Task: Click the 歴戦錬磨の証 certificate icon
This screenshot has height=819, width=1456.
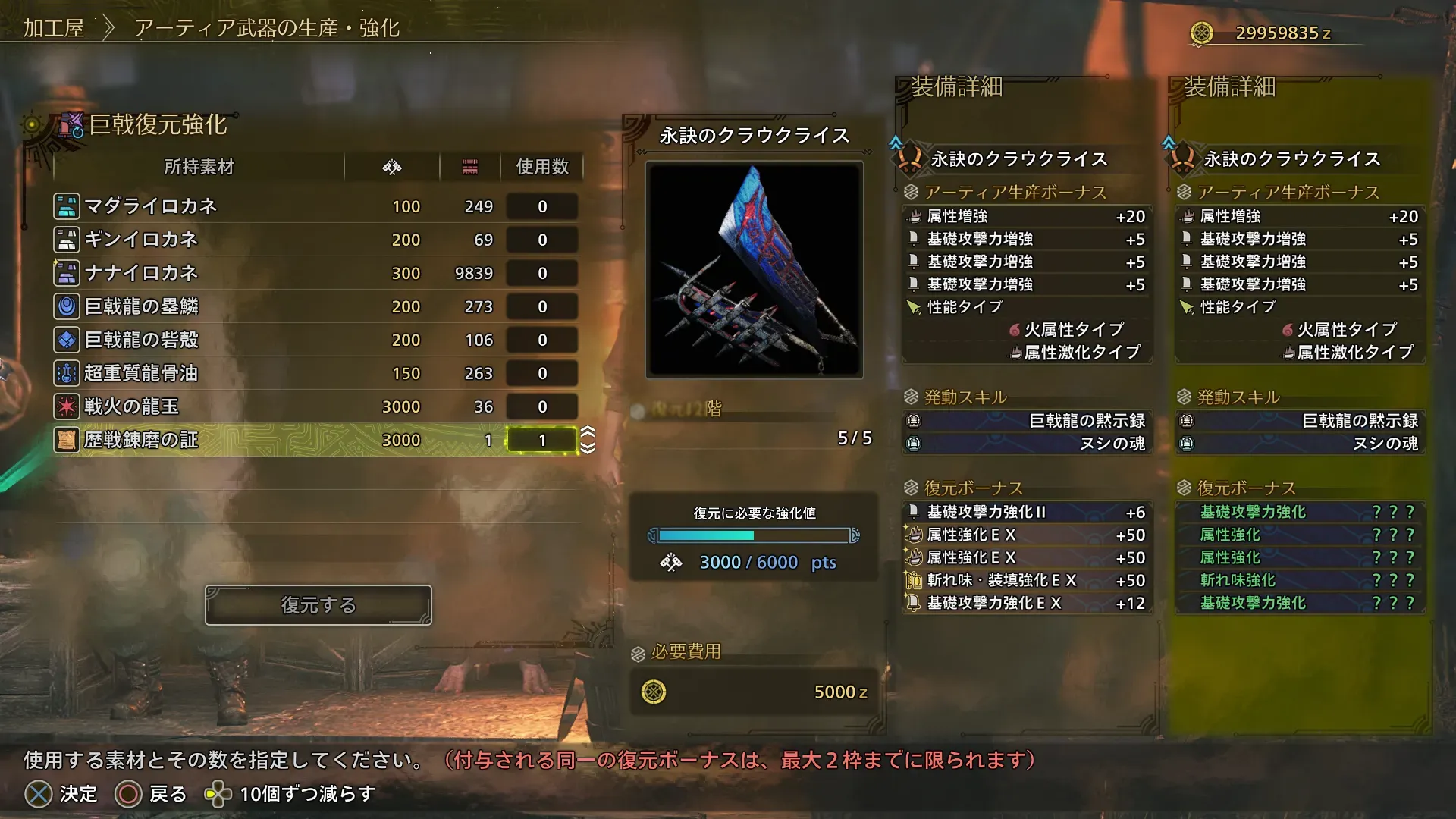Action: 67,439
